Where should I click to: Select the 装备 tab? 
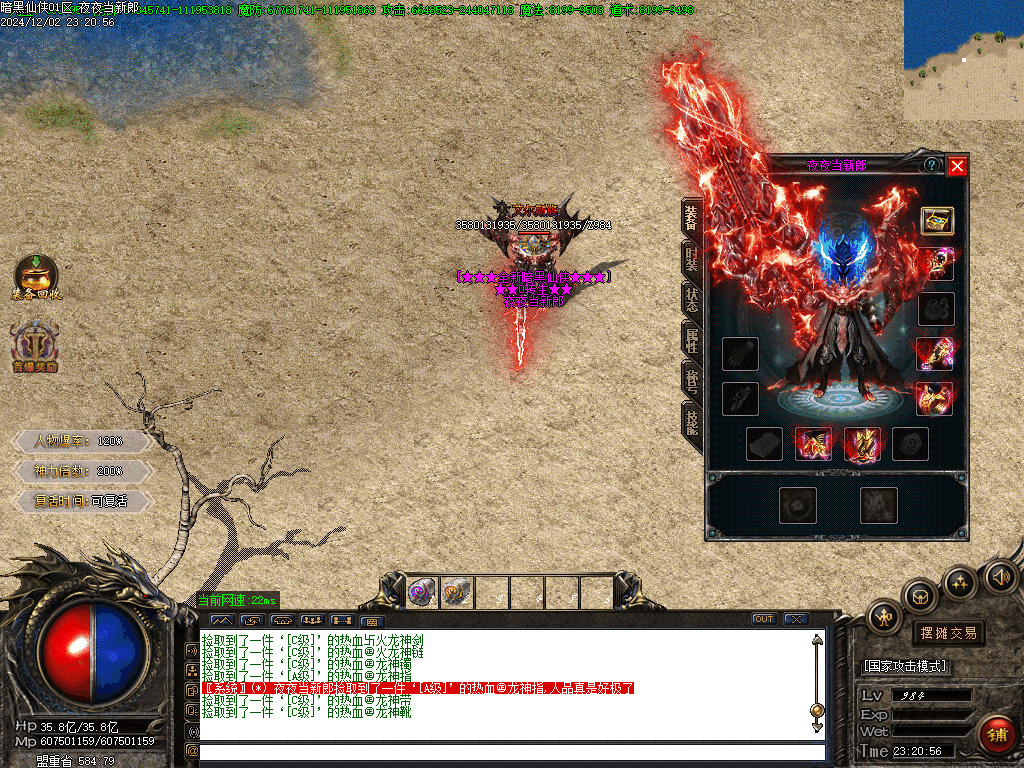[692, 216]
